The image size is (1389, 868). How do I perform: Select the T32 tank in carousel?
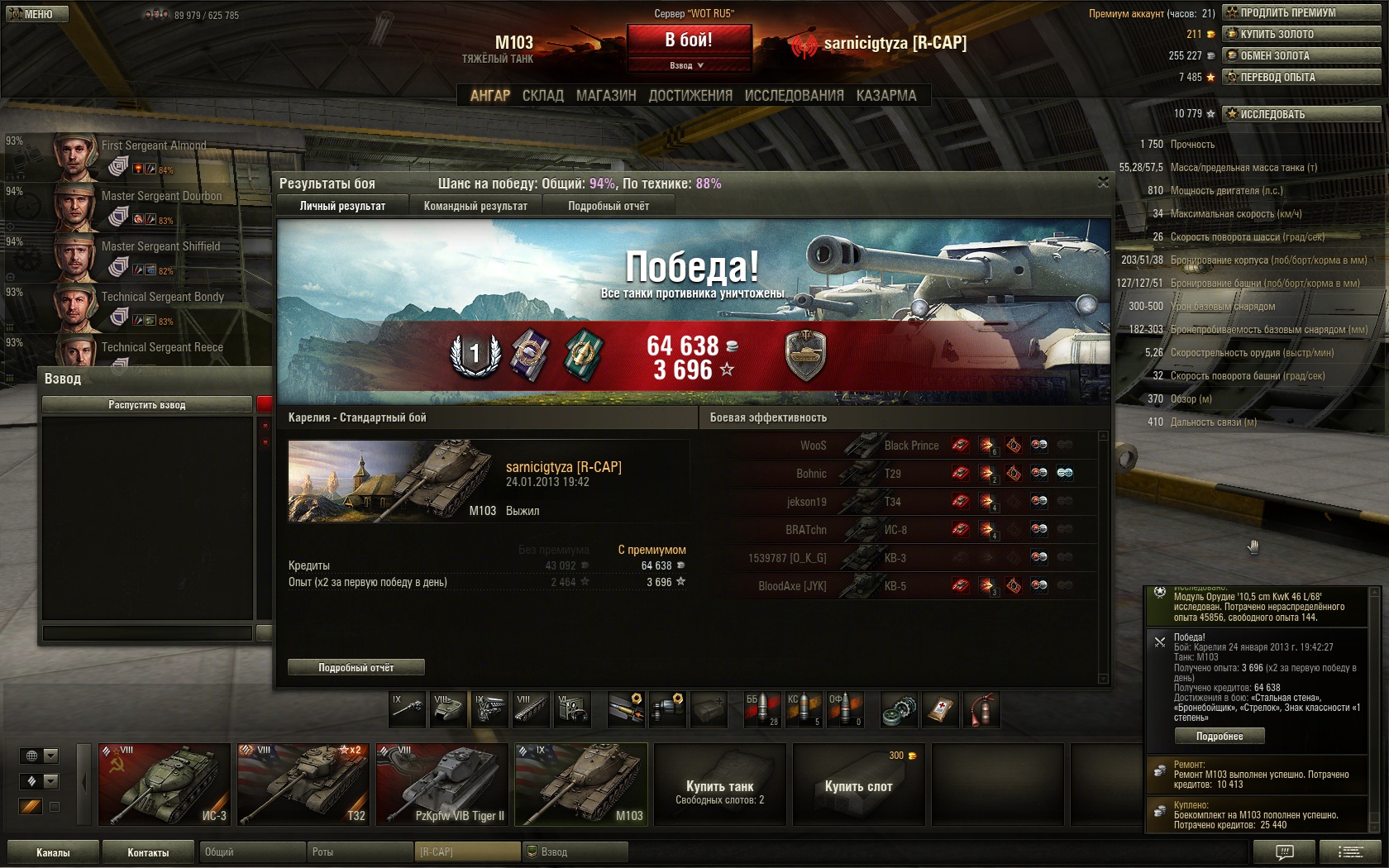tap(303, 785)
